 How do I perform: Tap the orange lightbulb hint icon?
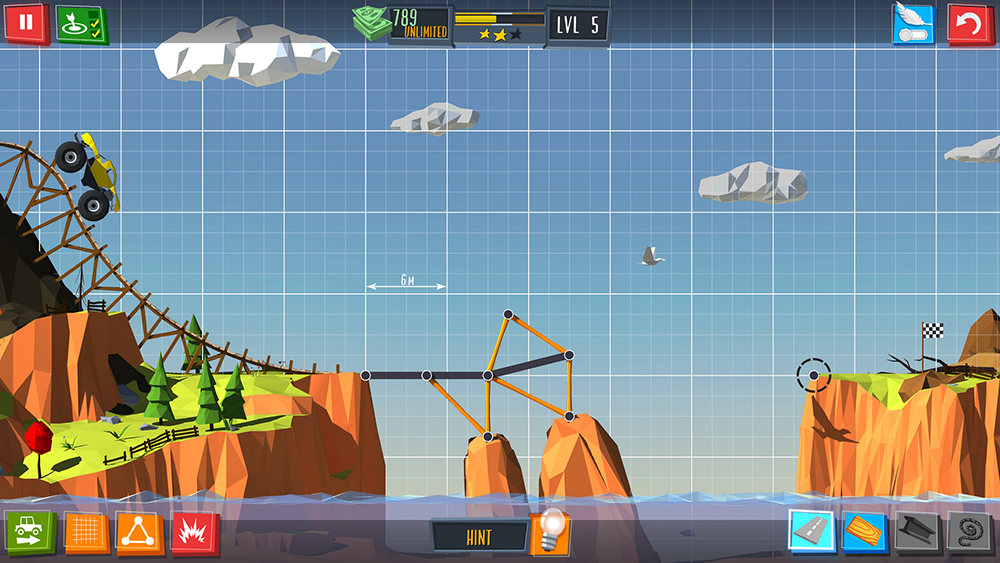click(x=548, y=532)
